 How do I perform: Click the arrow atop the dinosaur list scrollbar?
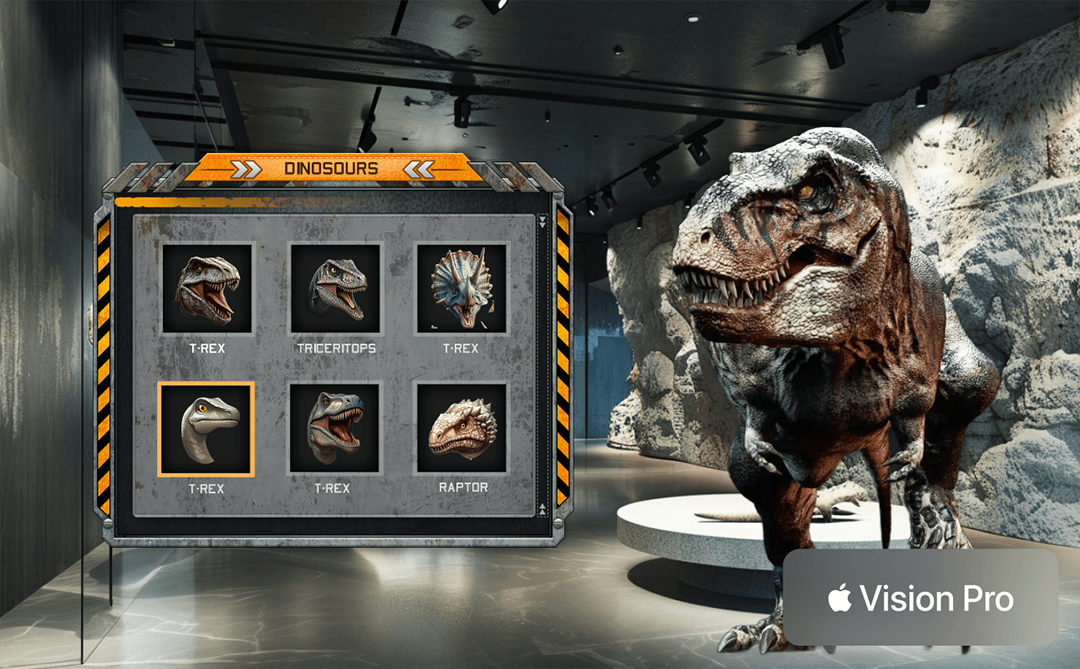click(543, 221)
